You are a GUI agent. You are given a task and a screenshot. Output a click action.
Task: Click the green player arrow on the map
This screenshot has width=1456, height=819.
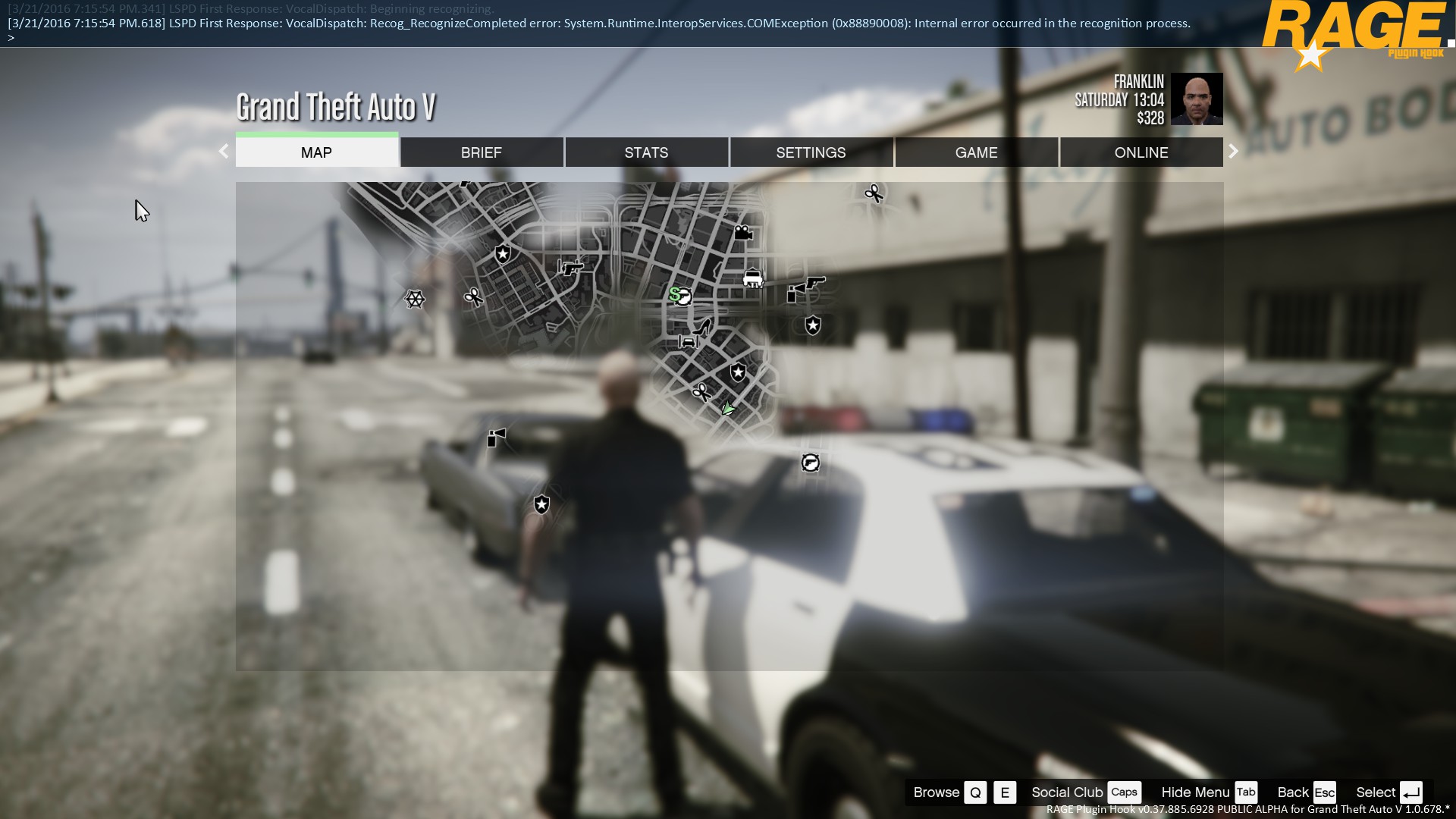(x=728, y=409)
